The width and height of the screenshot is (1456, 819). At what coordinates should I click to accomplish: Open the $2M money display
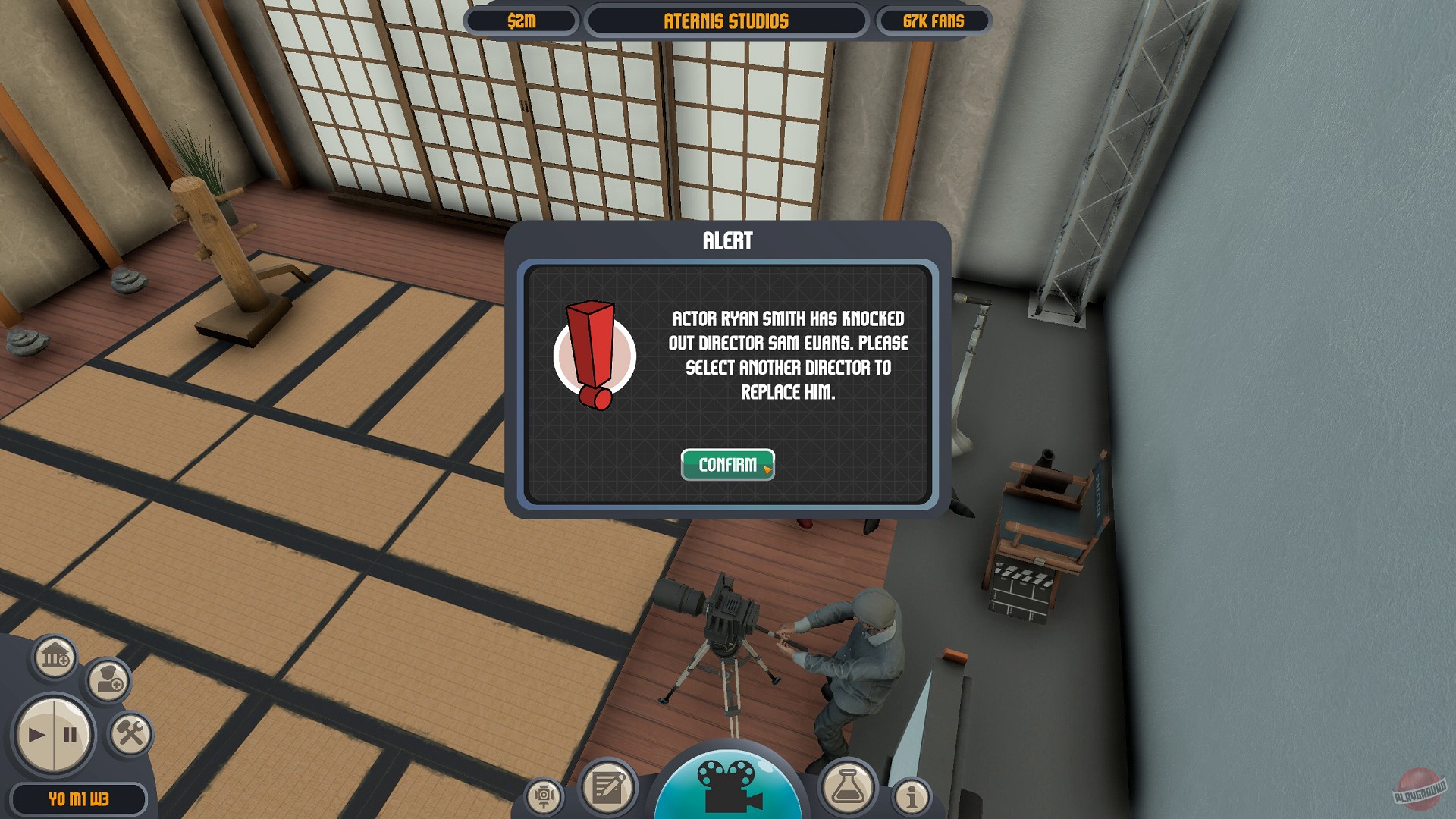coord(522,20)
